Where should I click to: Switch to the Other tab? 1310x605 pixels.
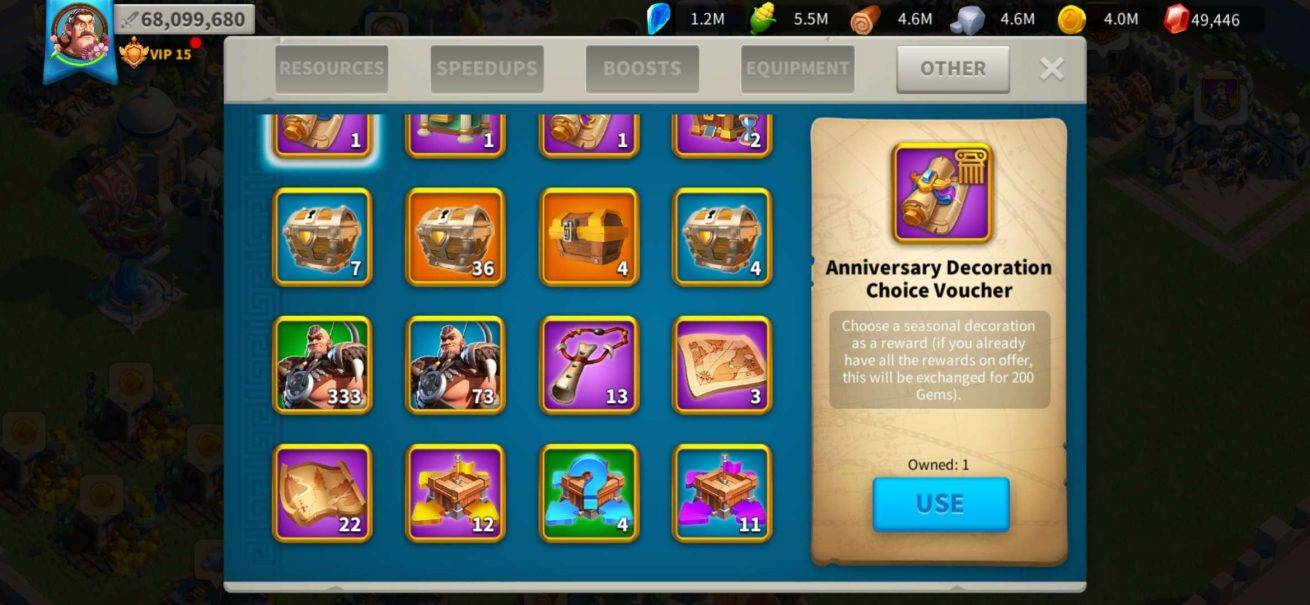click(x=952, y=69)
